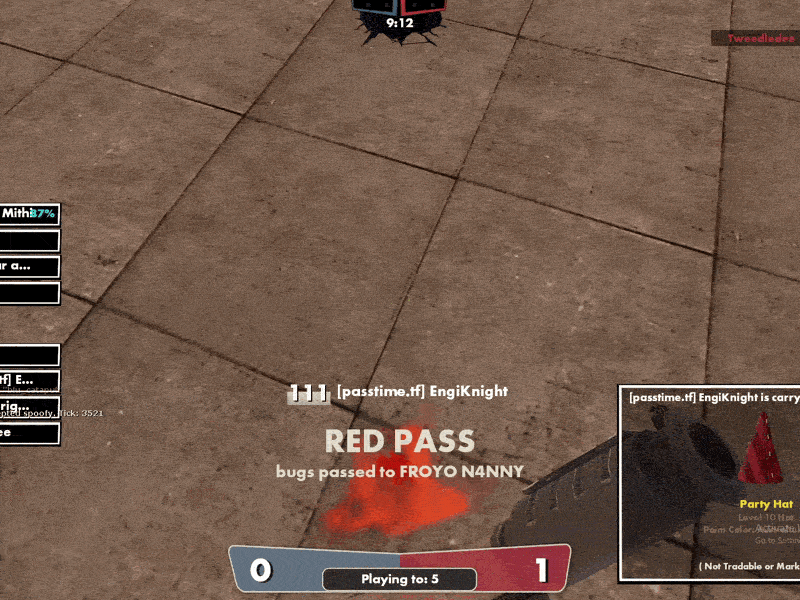Image resolution: width=800 pixels, height=600 pixels.
Task: Select the Mithi player row showing 37%
Action: (29, 214)
